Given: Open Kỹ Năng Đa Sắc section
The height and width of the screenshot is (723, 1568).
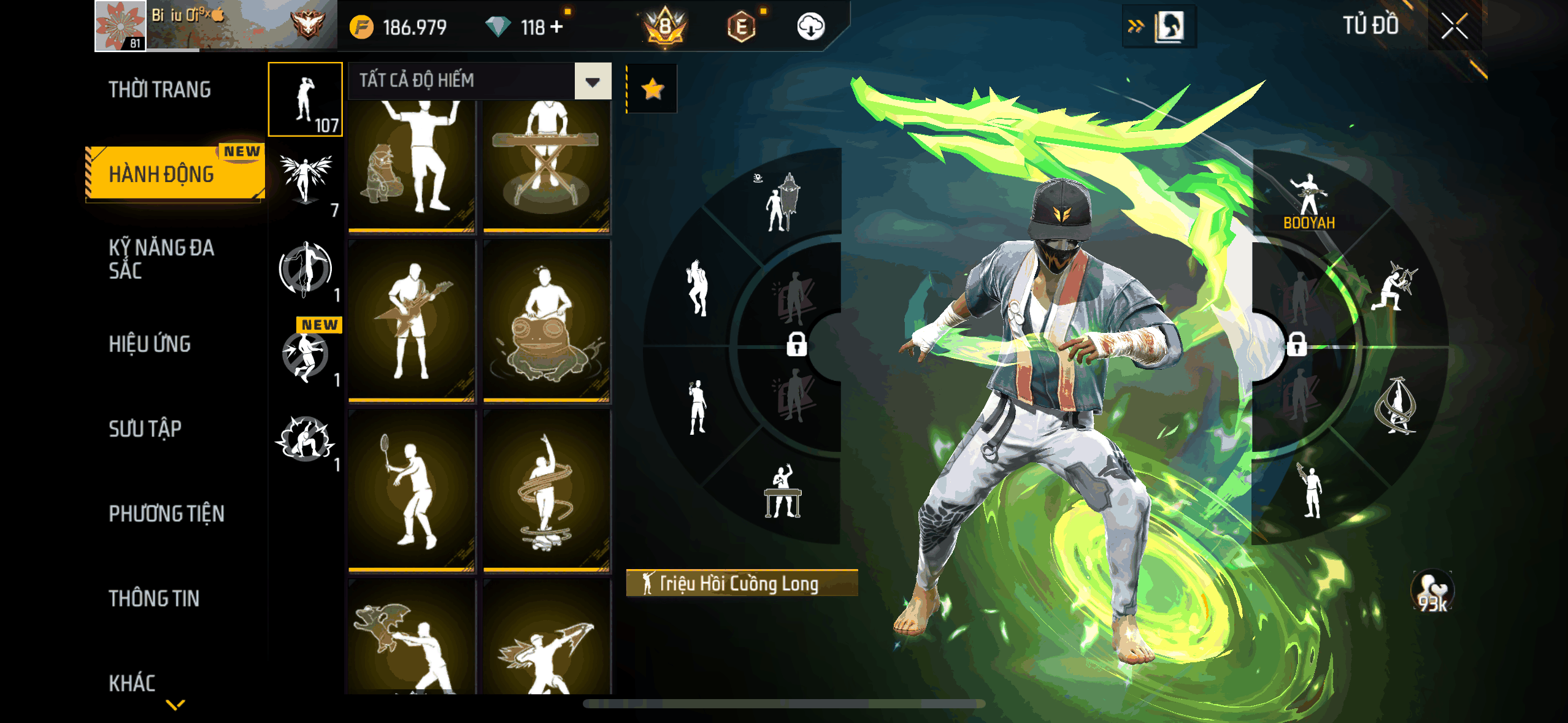Looking at the screenshot, I should click(x=162, y=259).
